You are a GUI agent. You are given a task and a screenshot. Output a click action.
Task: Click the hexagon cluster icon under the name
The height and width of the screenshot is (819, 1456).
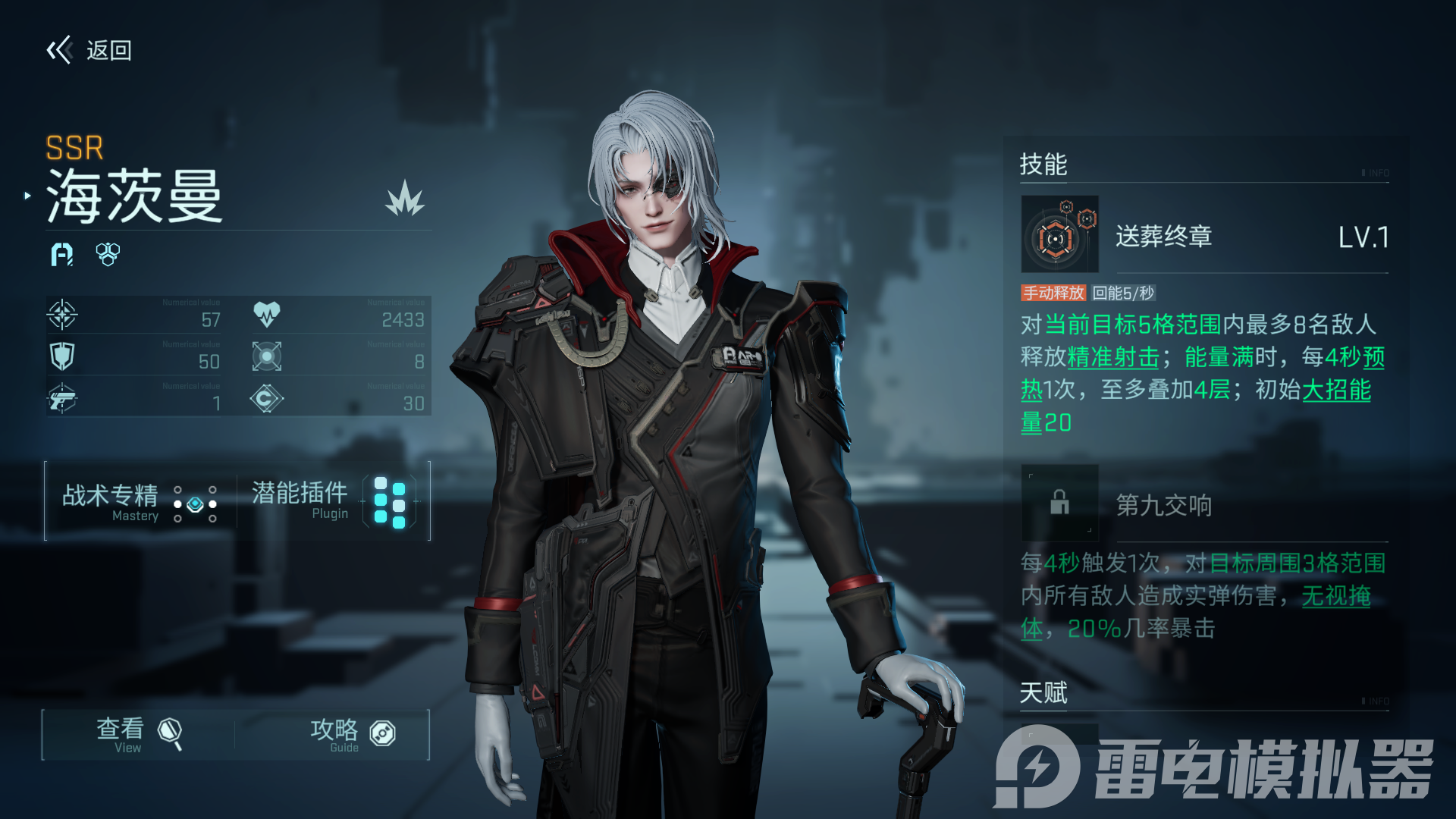[x=108, y=255]
